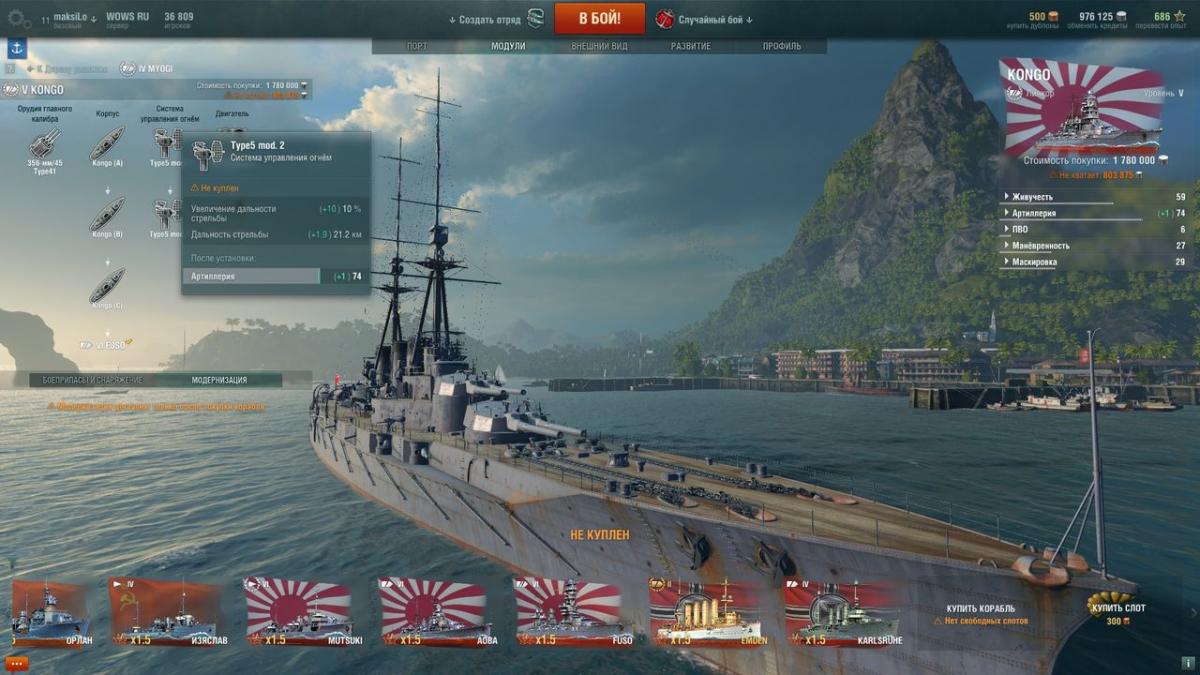This screenshot has height=675, width=1200.
Task: Choose the Emden ship from the carousel
Action: 705,612
